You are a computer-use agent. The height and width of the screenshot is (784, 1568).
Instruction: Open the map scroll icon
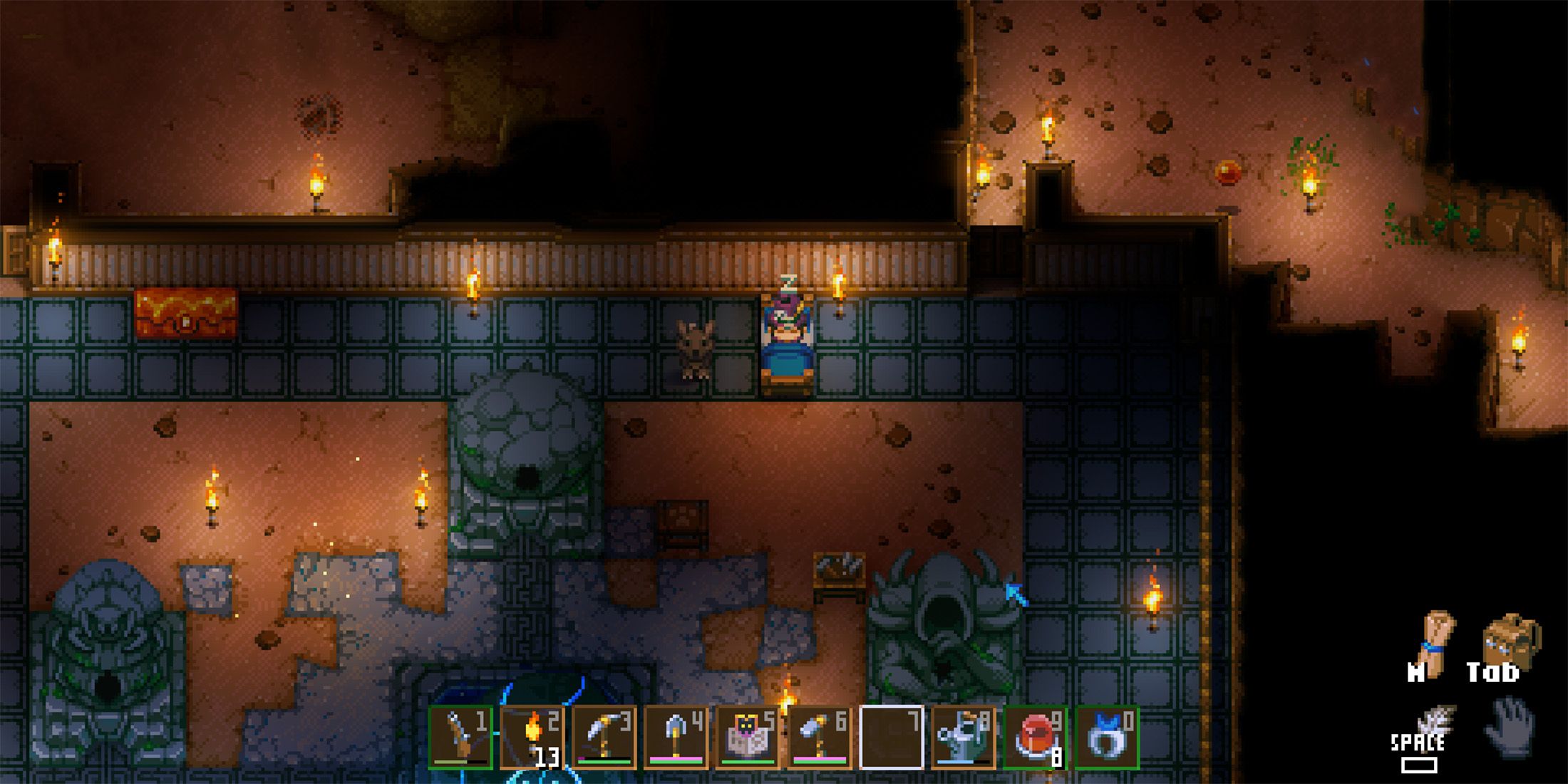coord(1434,640)
